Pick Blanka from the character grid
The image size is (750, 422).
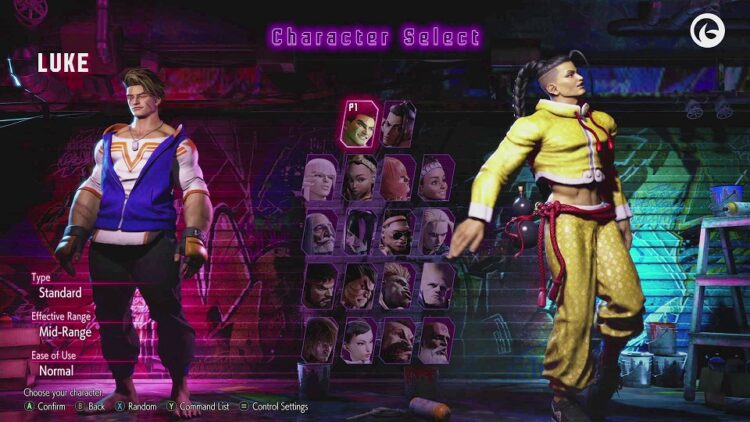coord(398,285)
